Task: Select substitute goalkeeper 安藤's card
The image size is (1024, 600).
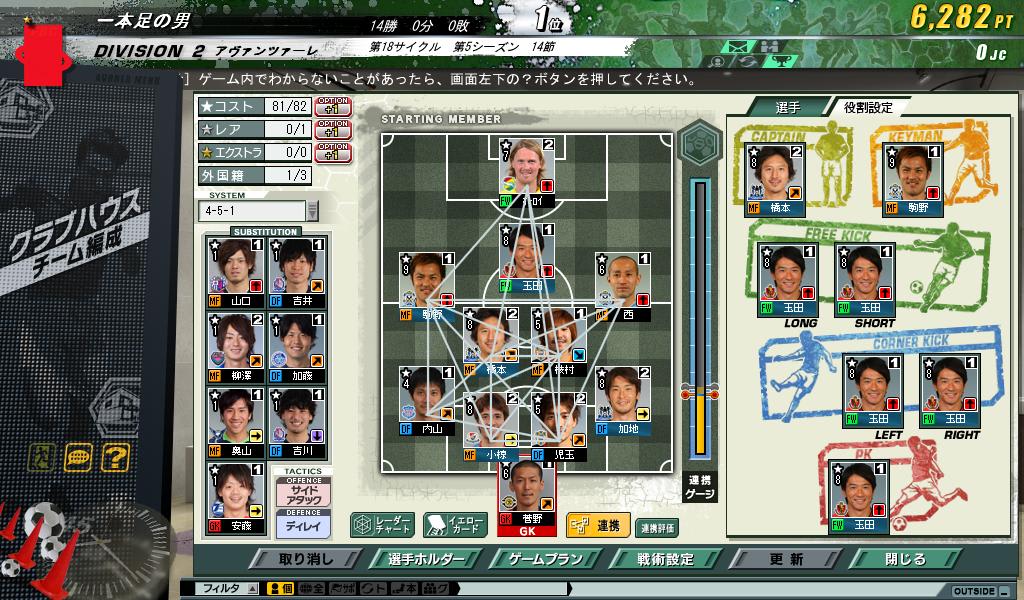Action: pos(234,498)
